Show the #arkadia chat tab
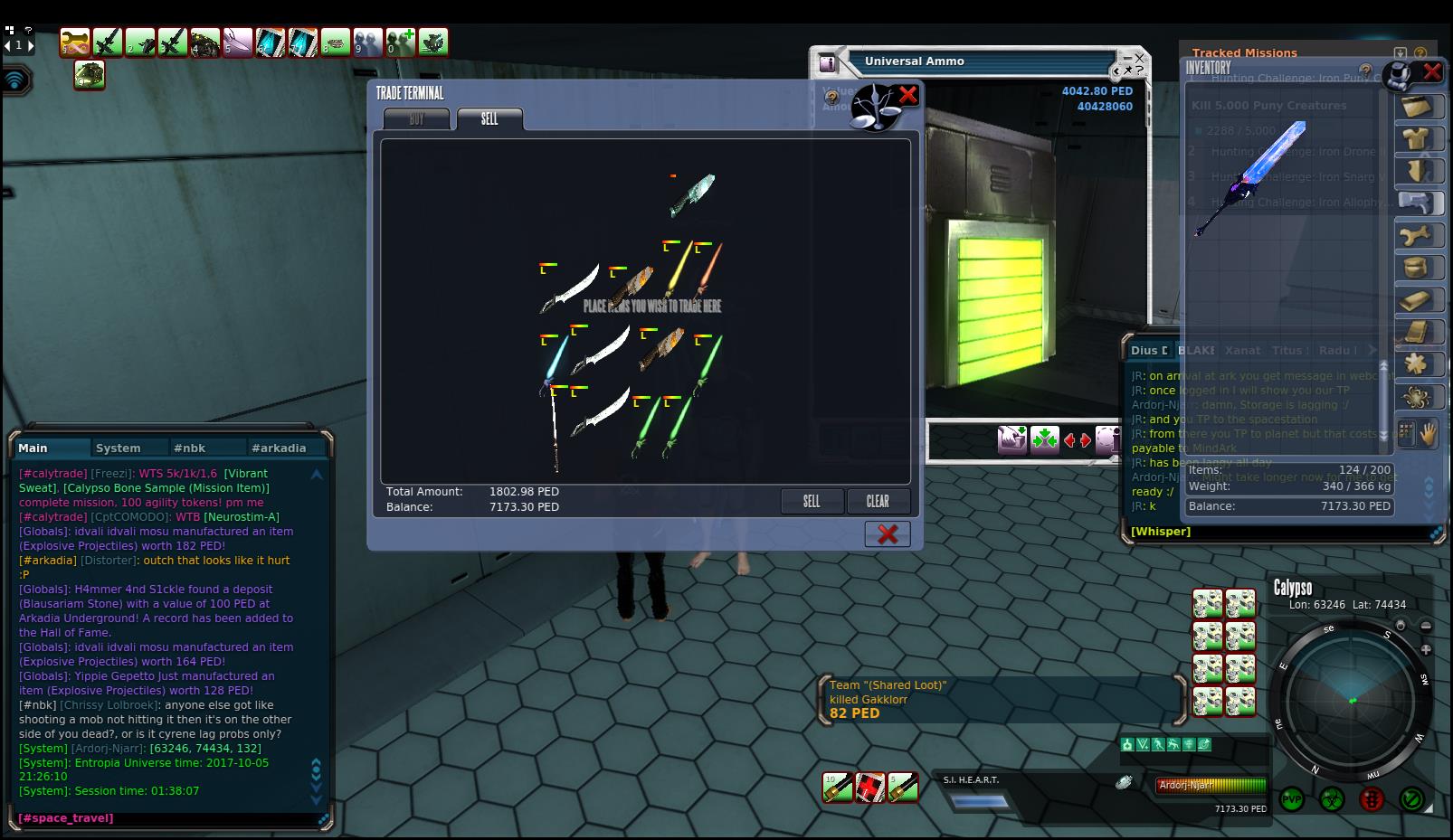 279,448
